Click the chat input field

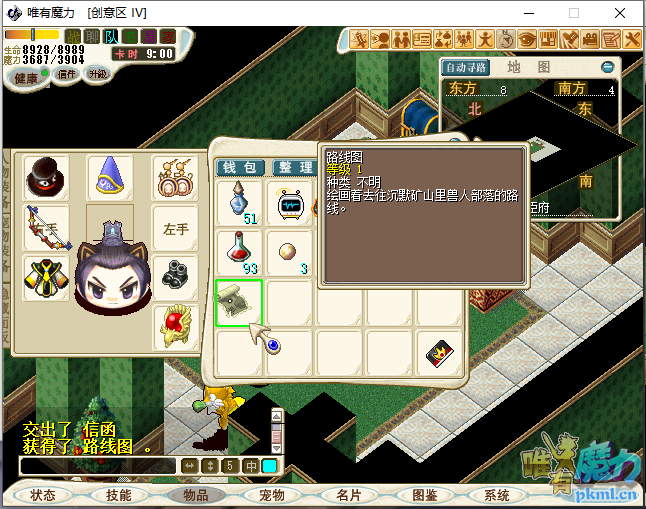pyautogui.click(x=98, y=466)
